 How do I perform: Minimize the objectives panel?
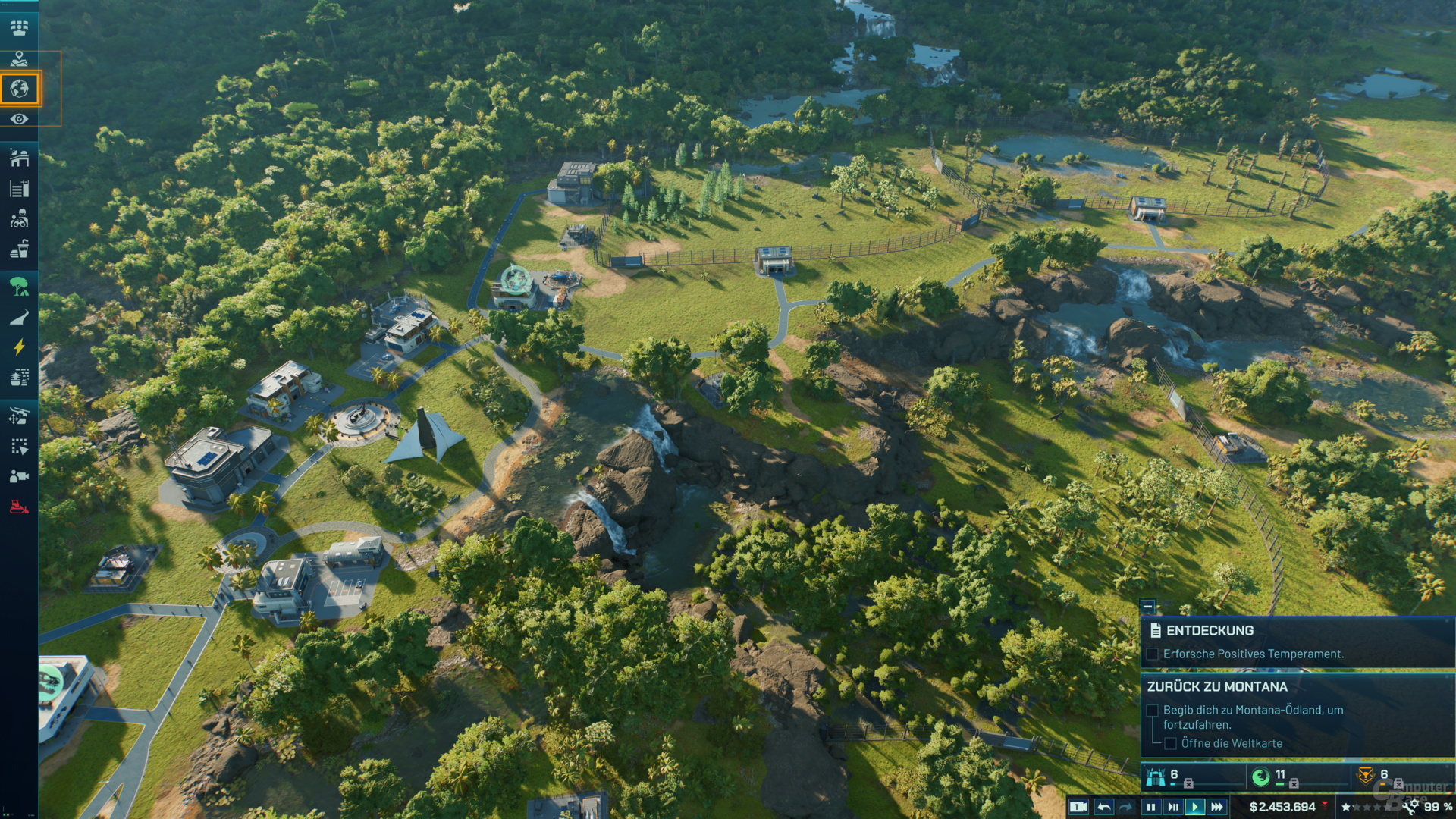[x=1148, y=606]
